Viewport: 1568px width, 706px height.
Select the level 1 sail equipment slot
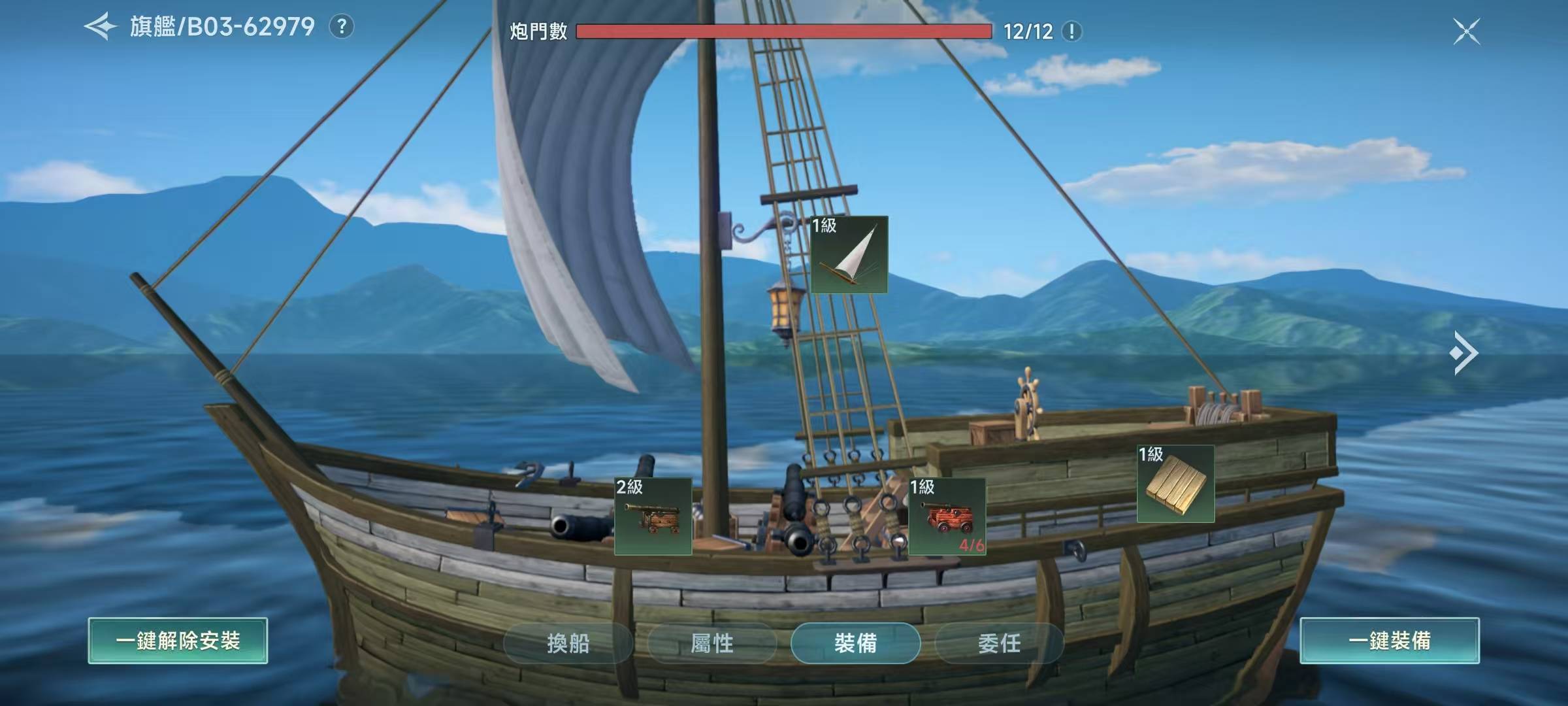click(x=849, y=254)
